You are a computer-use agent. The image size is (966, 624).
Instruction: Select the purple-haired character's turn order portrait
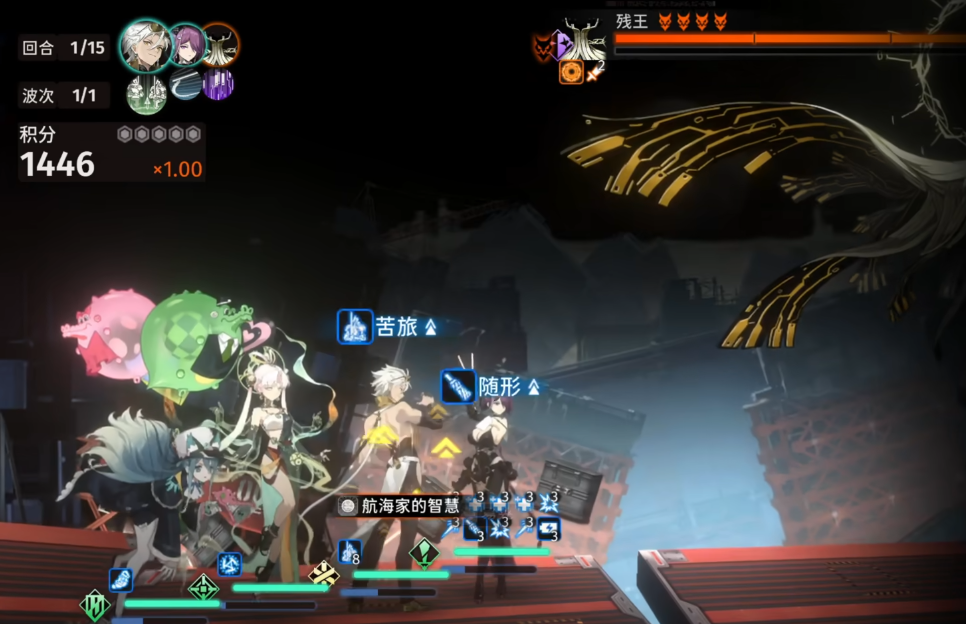[x=186, y=44]
